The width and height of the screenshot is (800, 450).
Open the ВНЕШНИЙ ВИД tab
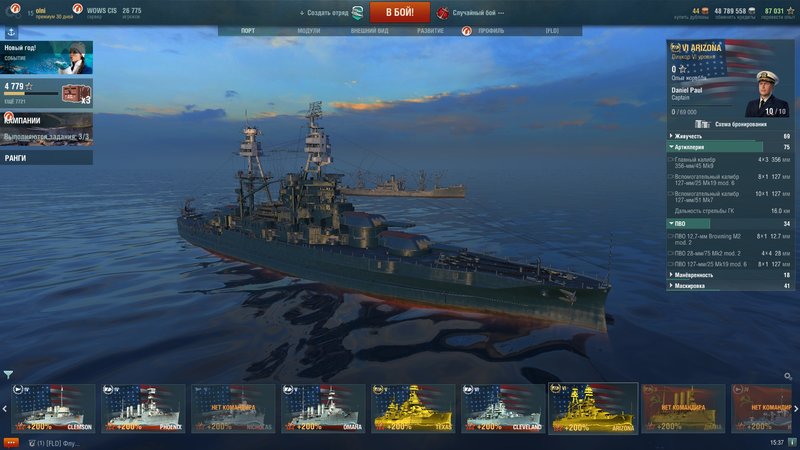(369, 31)
